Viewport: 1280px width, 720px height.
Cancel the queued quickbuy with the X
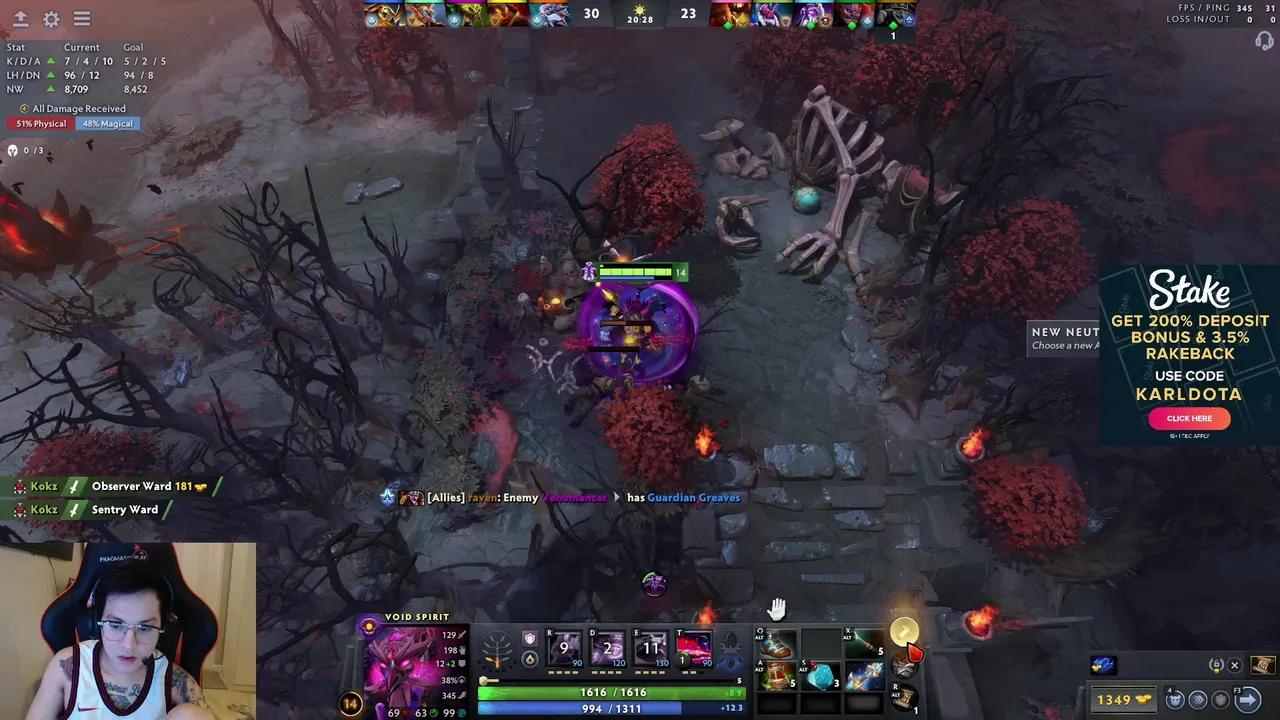tap(1235, 665)
